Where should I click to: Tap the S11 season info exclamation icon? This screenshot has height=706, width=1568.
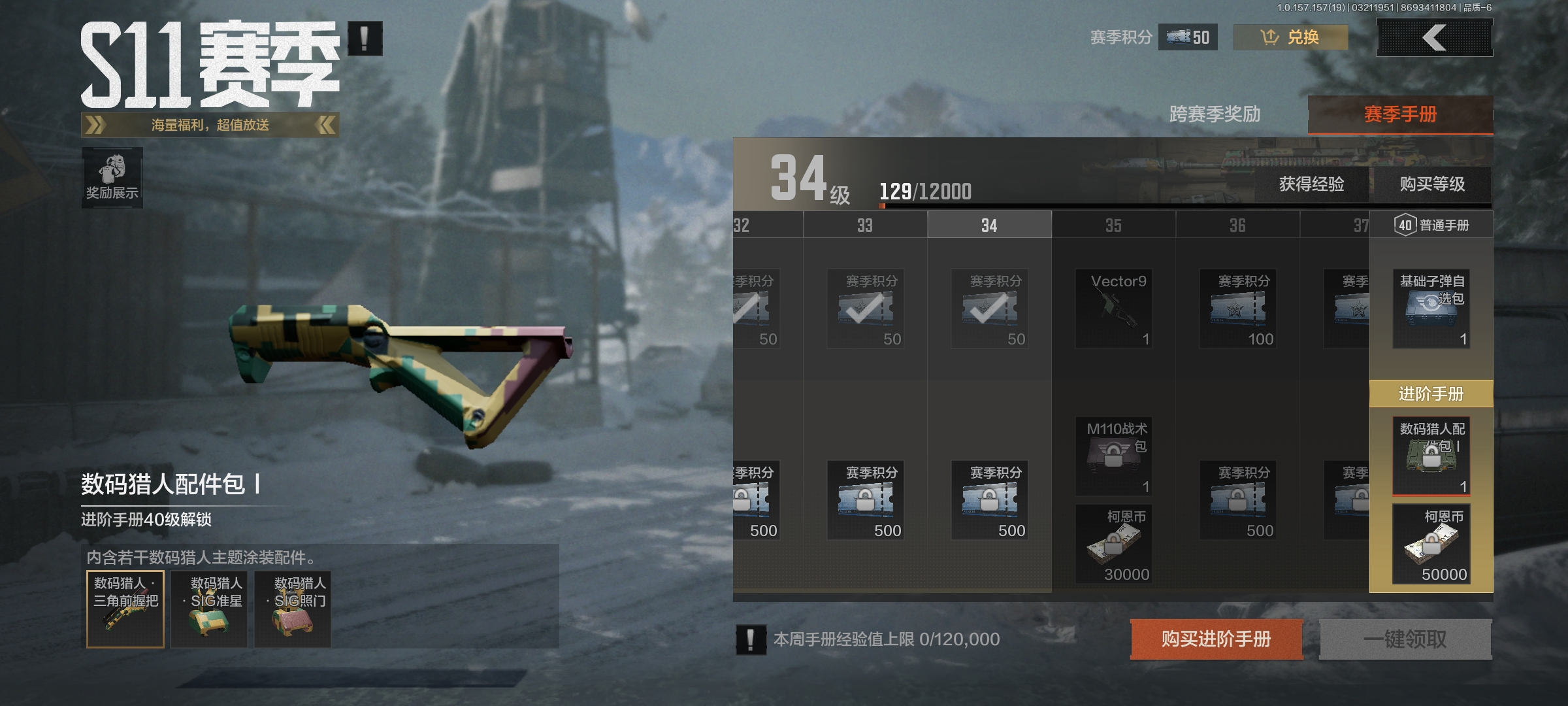pos(365,39)
